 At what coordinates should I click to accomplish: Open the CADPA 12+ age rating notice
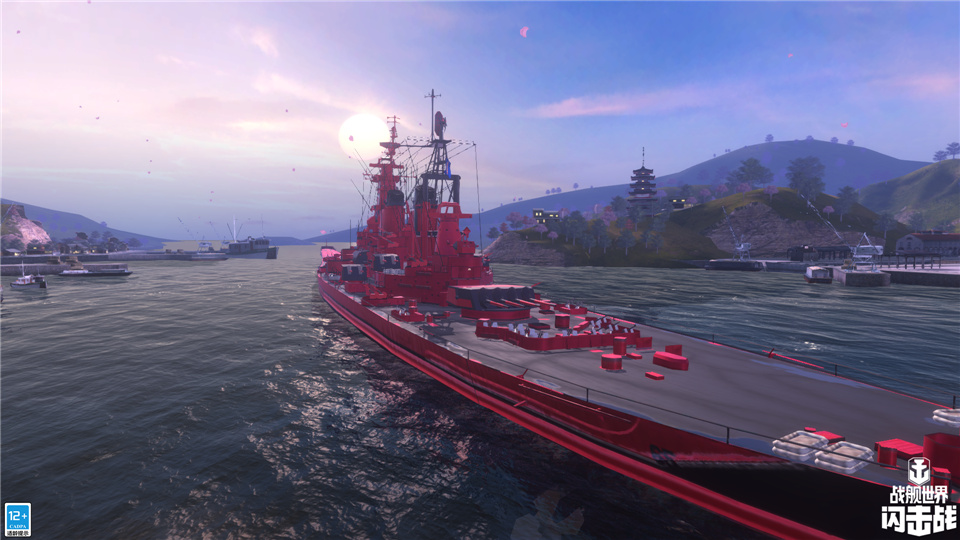17,519
